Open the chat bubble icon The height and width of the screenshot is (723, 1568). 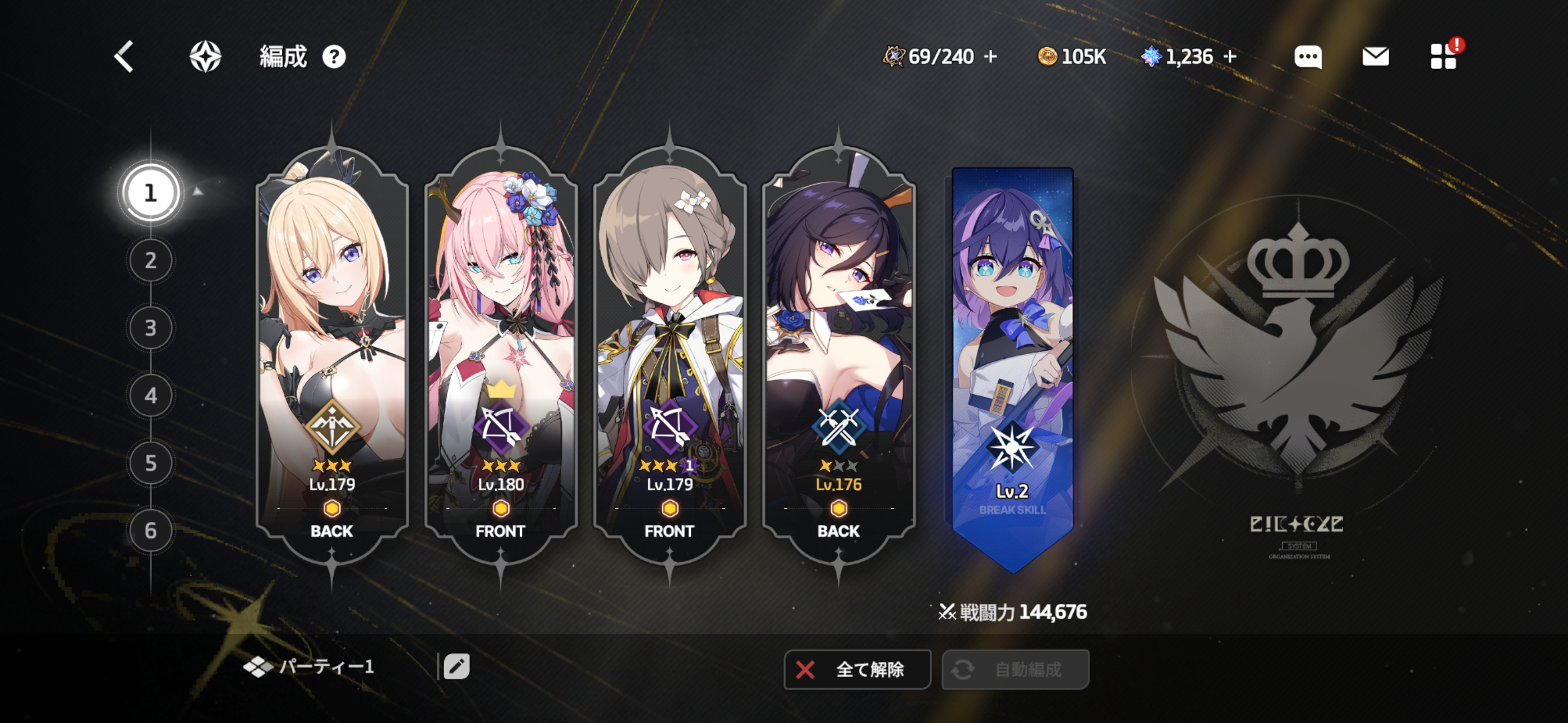click(x=1307, y=57)
